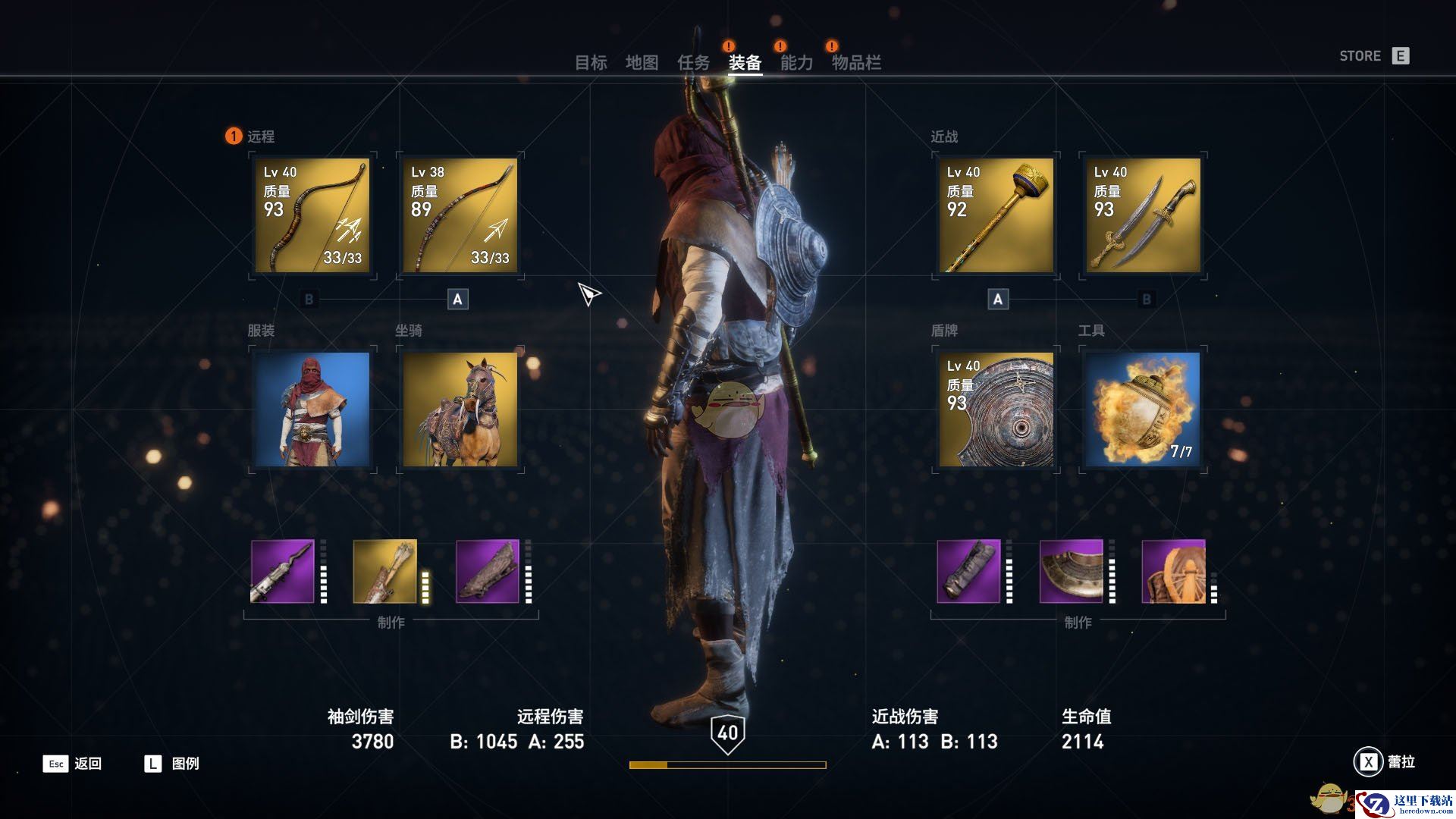The image size is (1456, 819).
Task: Select the Lv 40 multi-arrow bow slot
Action: click(x=312, y=215)
